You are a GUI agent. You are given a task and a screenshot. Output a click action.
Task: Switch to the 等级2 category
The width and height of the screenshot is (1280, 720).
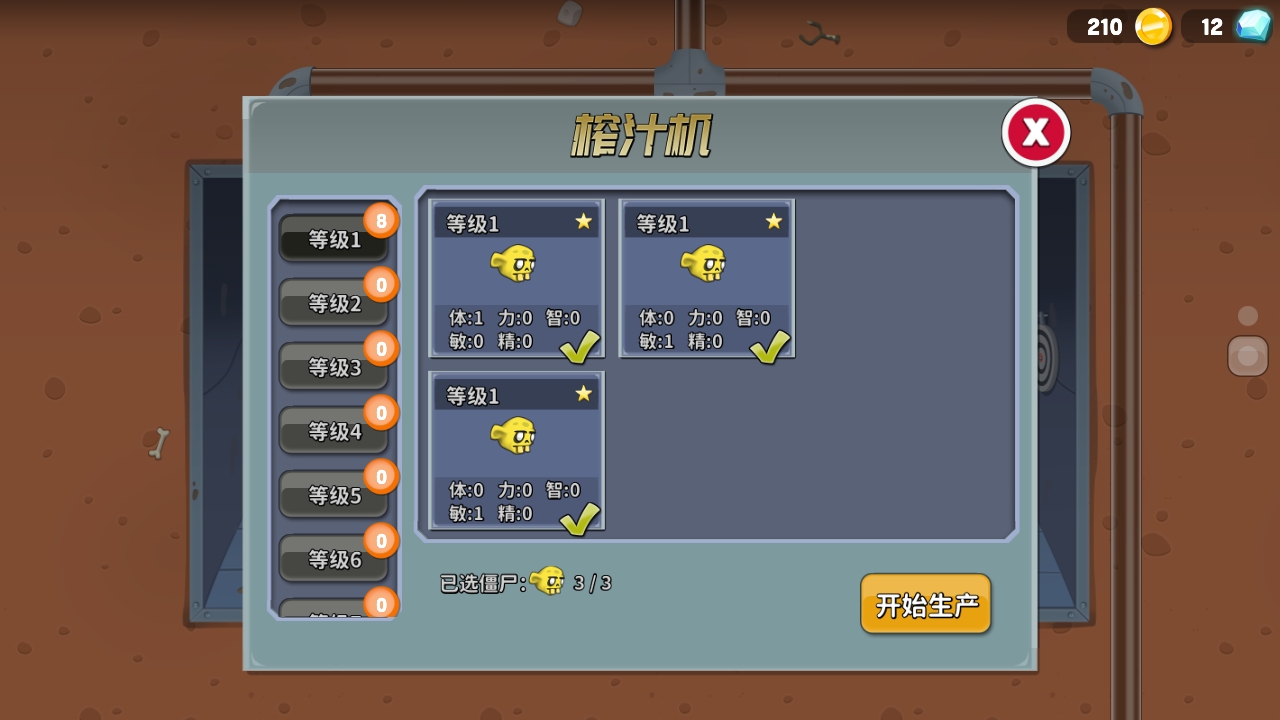334,304
